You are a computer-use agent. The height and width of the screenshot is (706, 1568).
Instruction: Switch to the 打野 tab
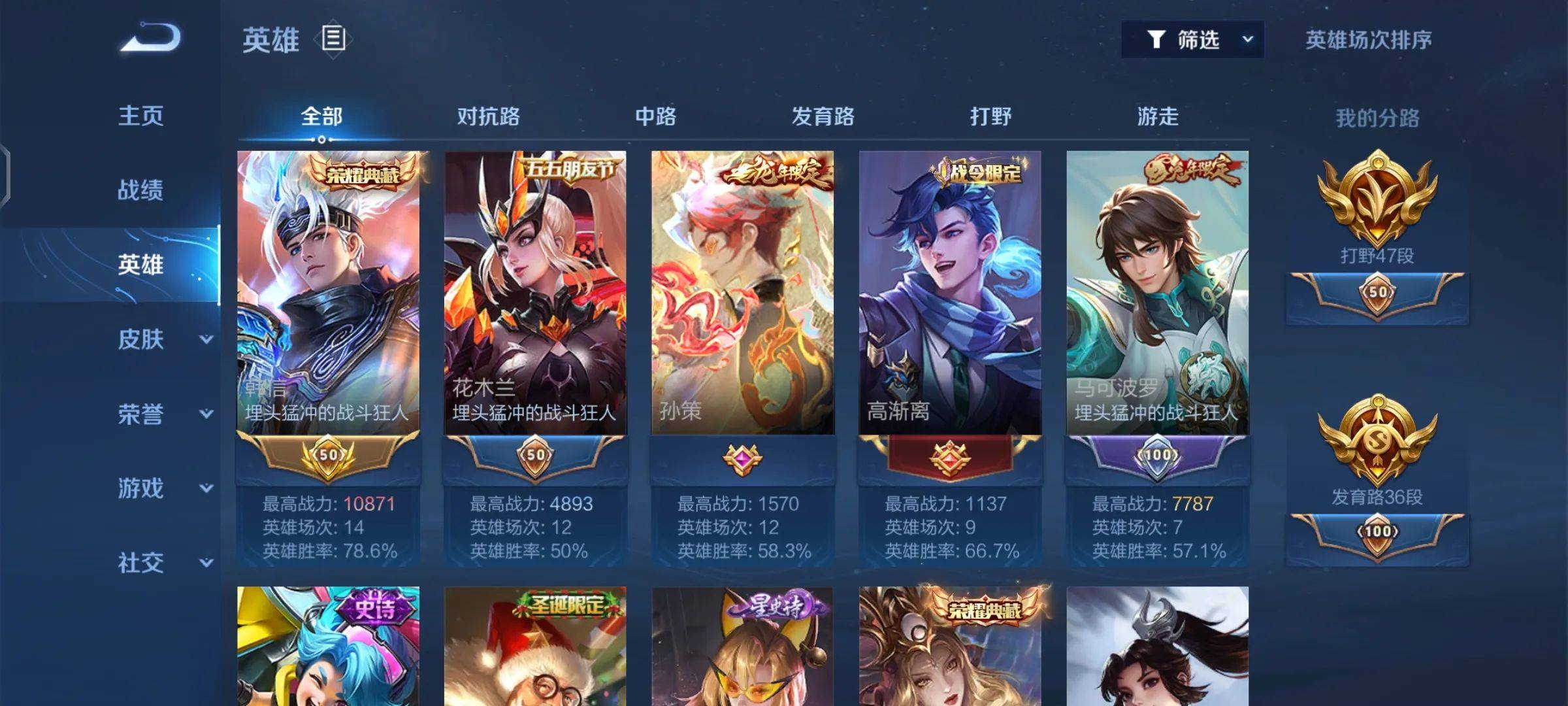pyautogui.click(x=990, y=117)
